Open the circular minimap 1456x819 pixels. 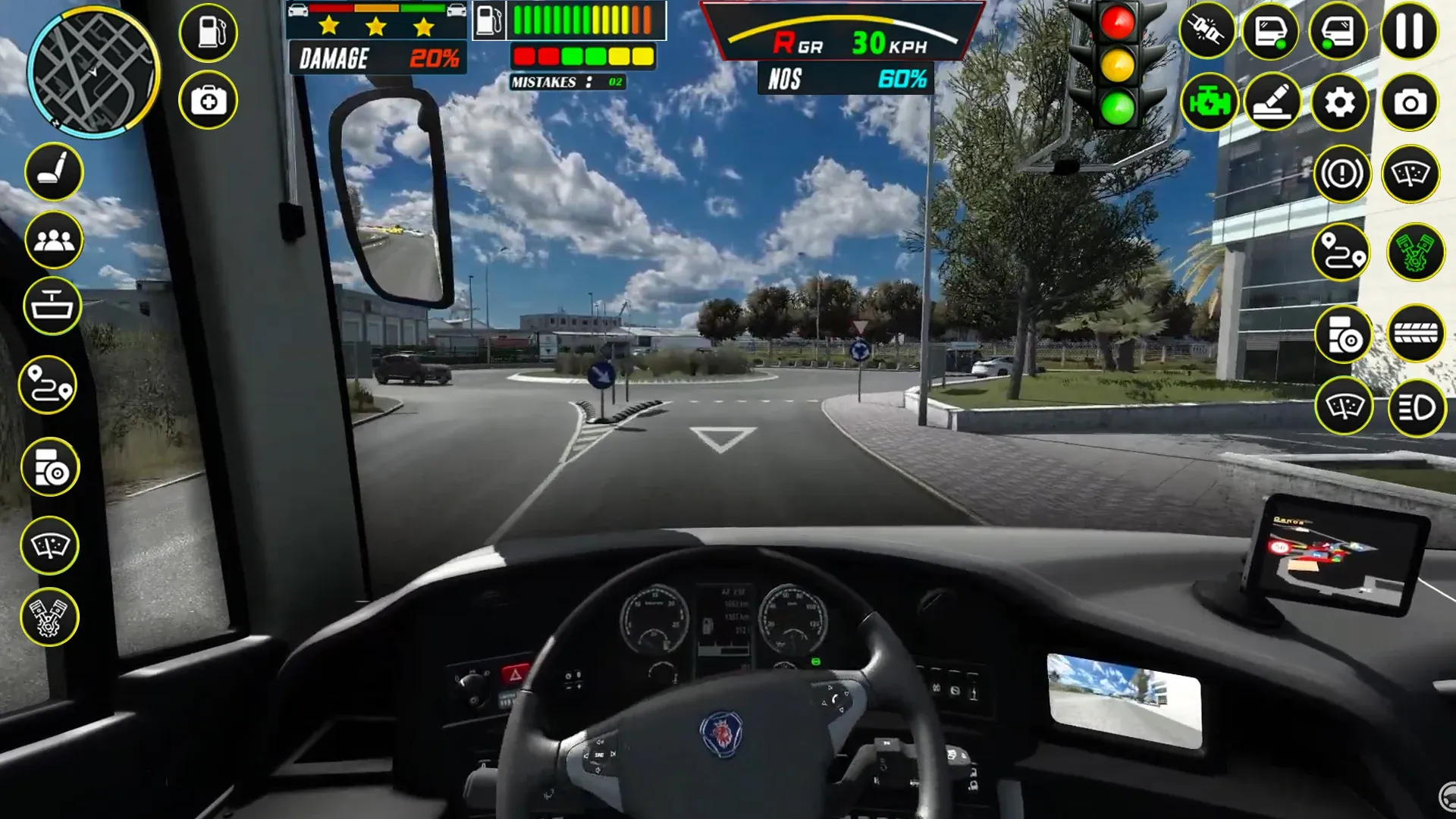pos(93,71)
